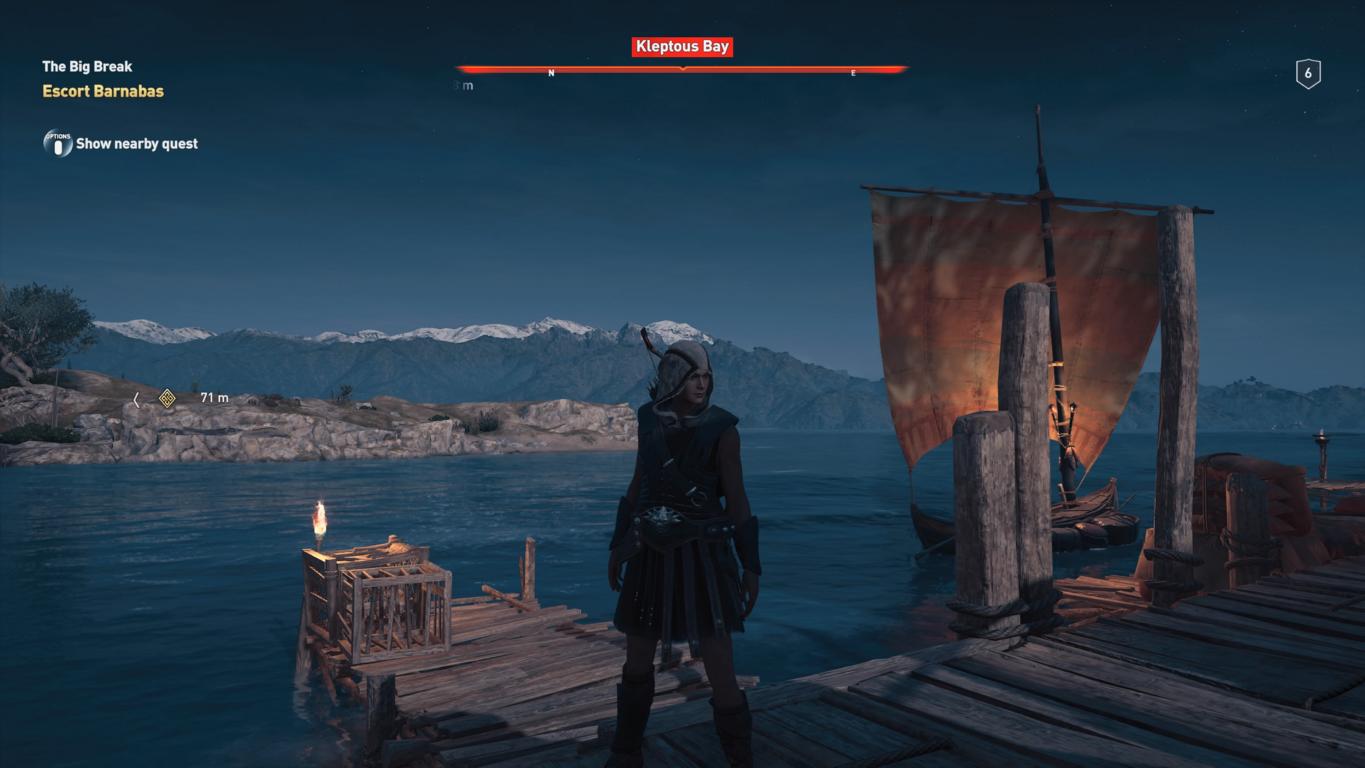
Task: Select the diamond quest marker at 71 m
Action: pyautogui.click(x=168, y=398)
